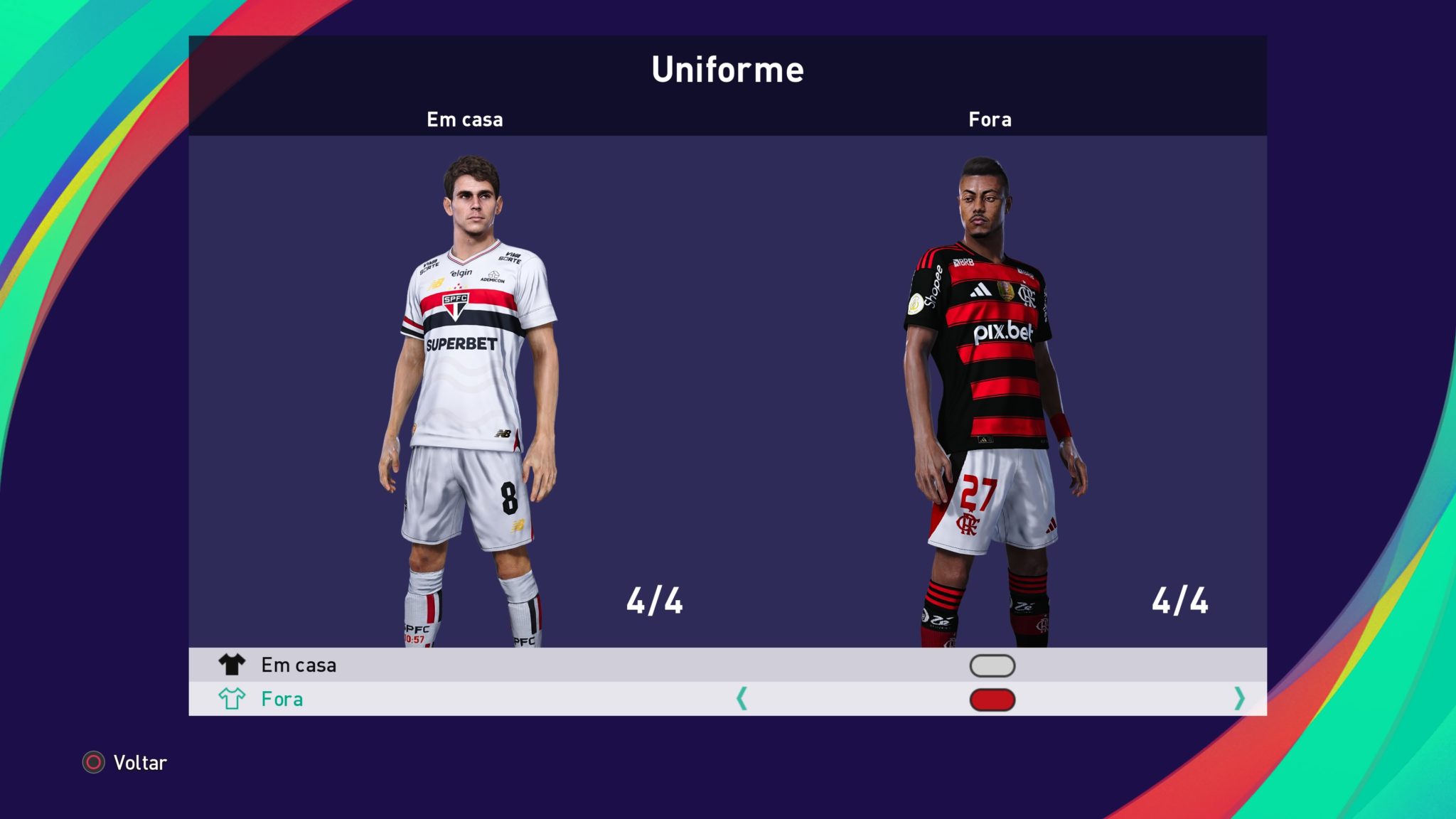Click the red circle button icon next to Voltar

tap(92, 763)
